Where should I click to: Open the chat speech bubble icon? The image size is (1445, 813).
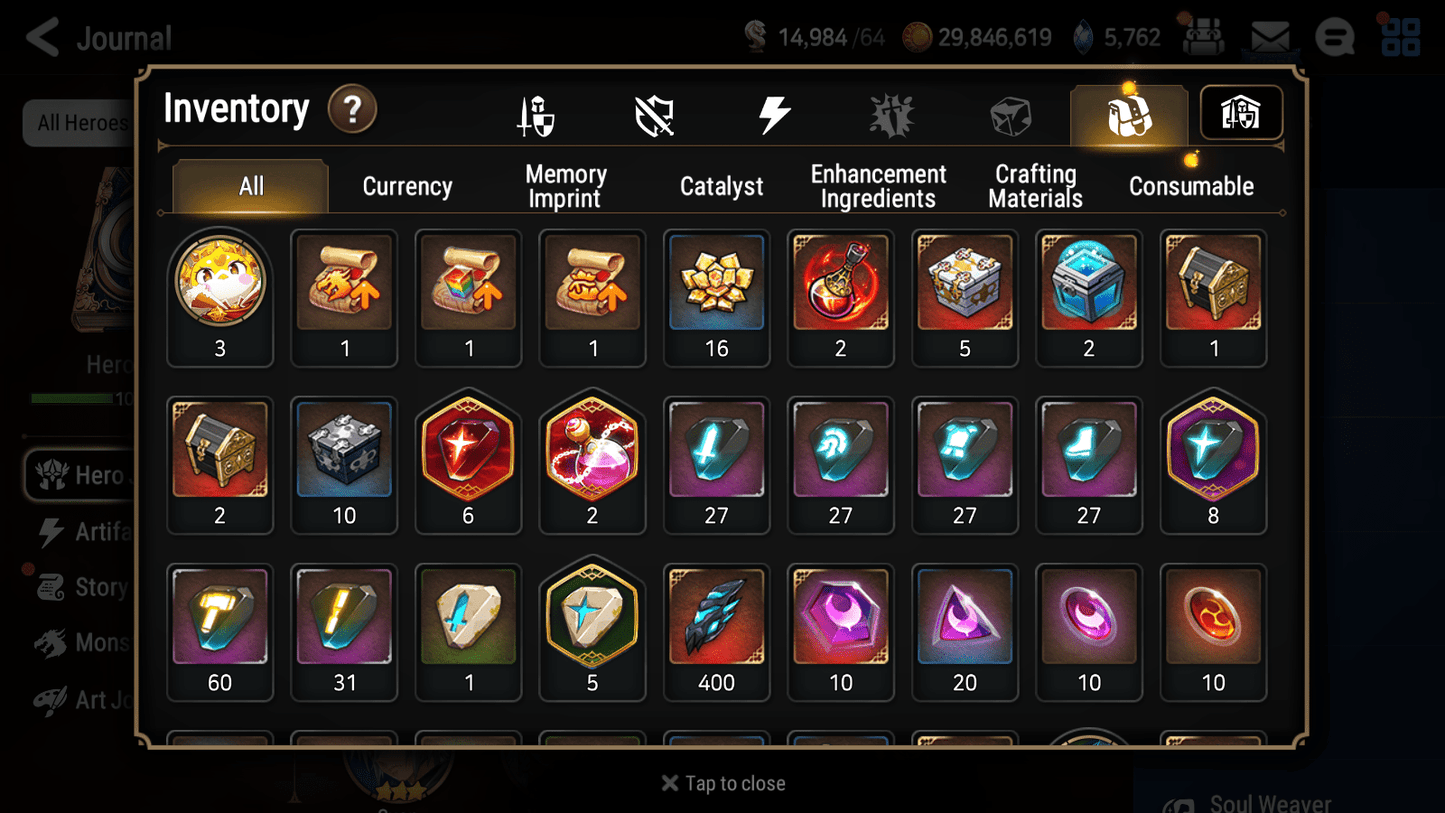tap(1335, 37)
